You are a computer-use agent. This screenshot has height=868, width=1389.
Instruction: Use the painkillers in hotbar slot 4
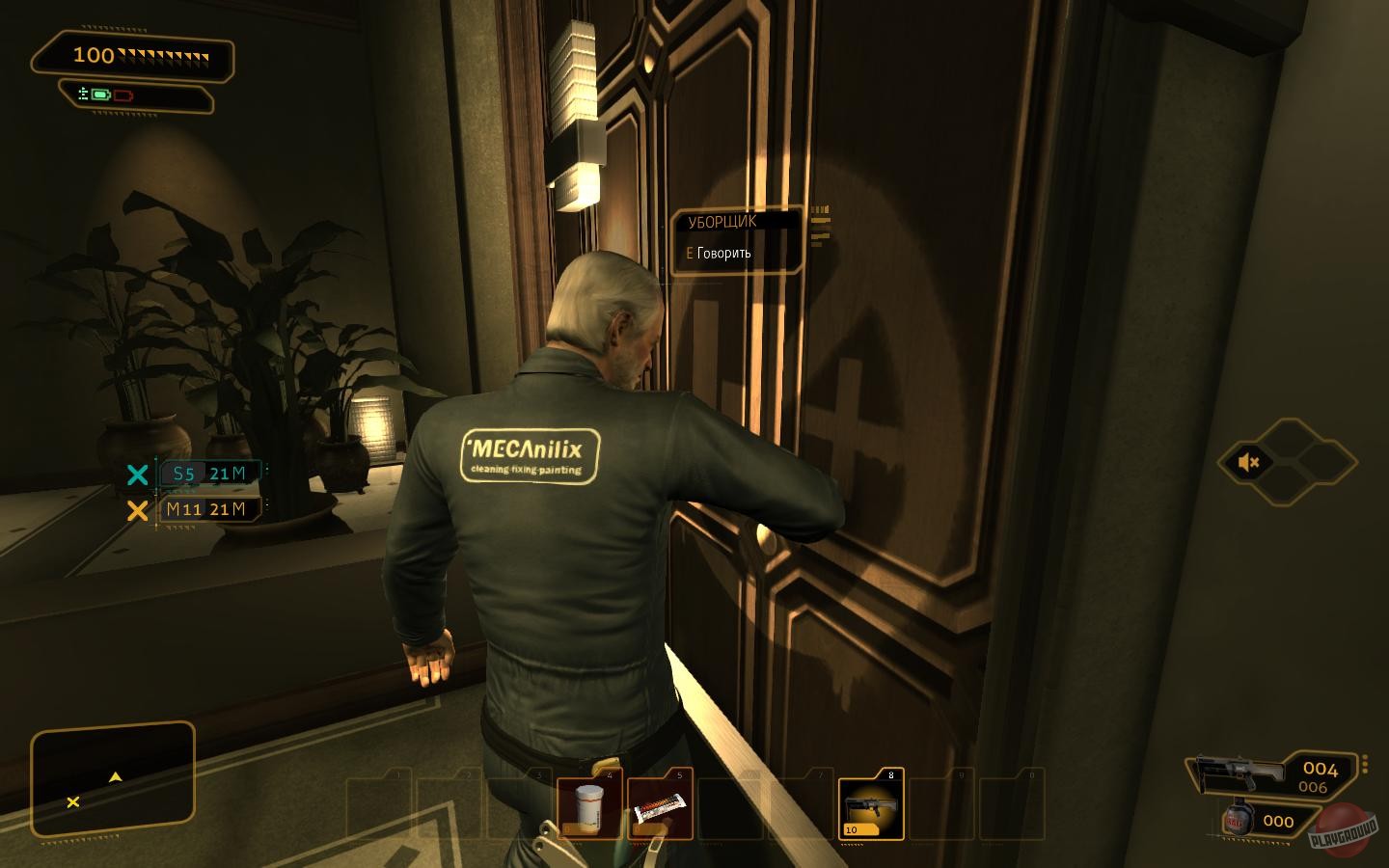coord(588,808)
